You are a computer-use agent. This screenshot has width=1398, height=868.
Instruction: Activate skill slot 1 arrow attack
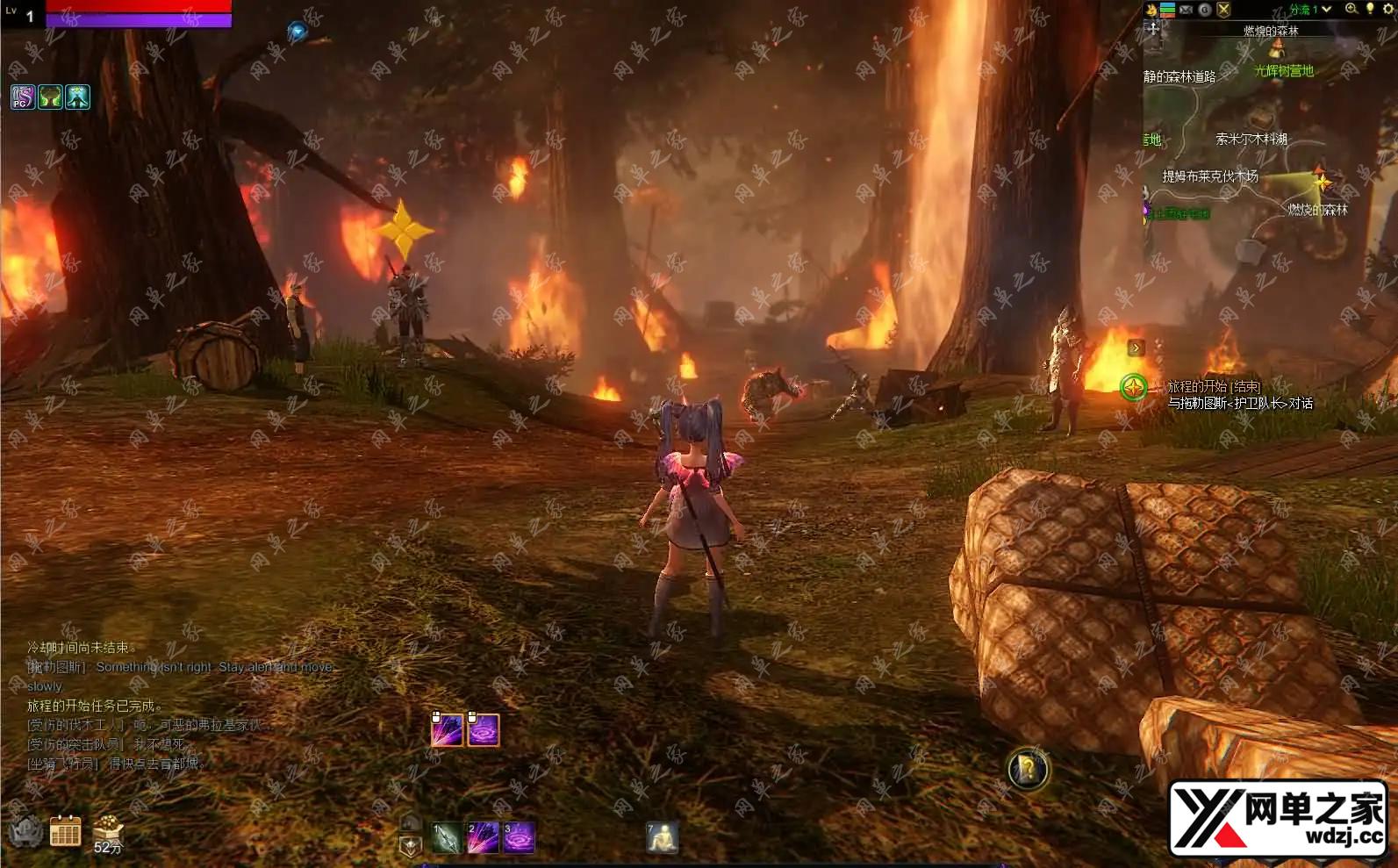446,838
